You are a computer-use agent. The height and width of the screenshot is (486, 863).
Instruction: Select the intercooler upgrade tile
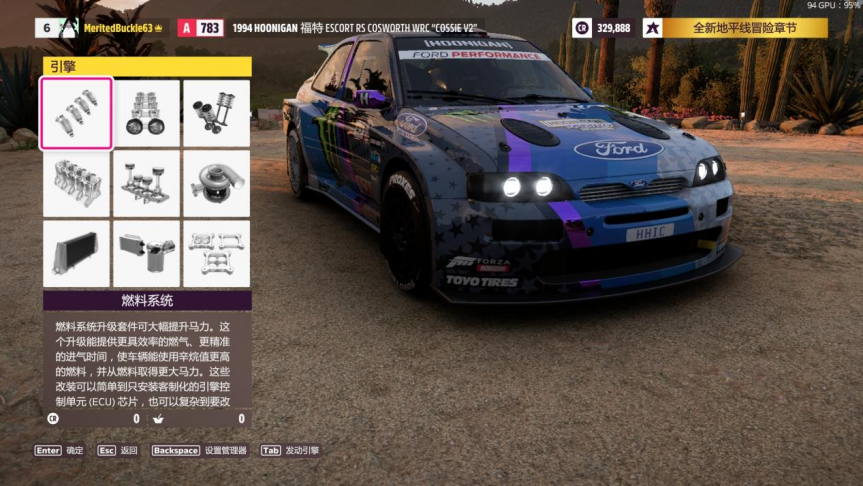76,254
